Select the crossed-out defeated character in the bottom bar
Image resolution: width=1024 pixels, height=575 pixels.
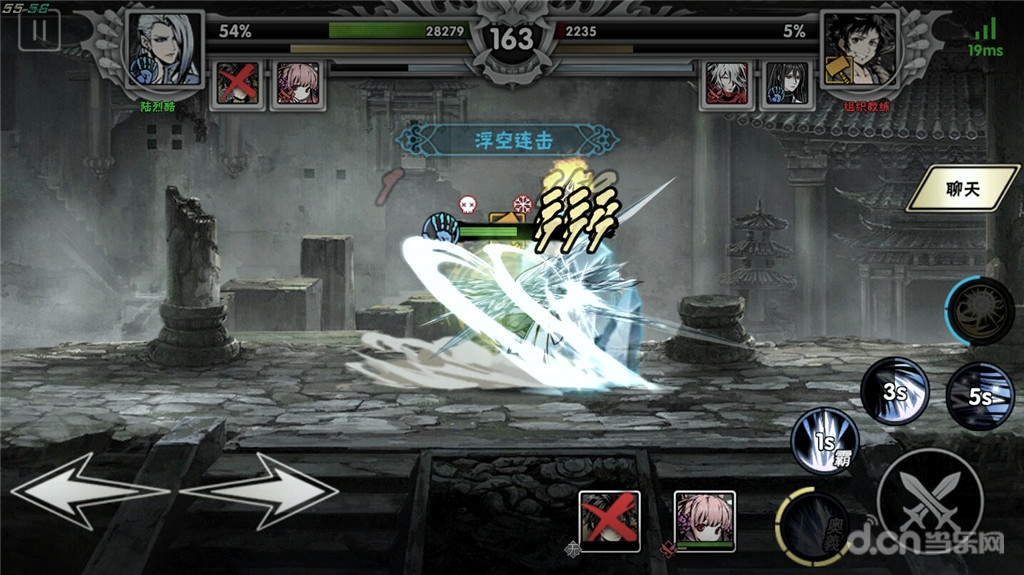609,520
